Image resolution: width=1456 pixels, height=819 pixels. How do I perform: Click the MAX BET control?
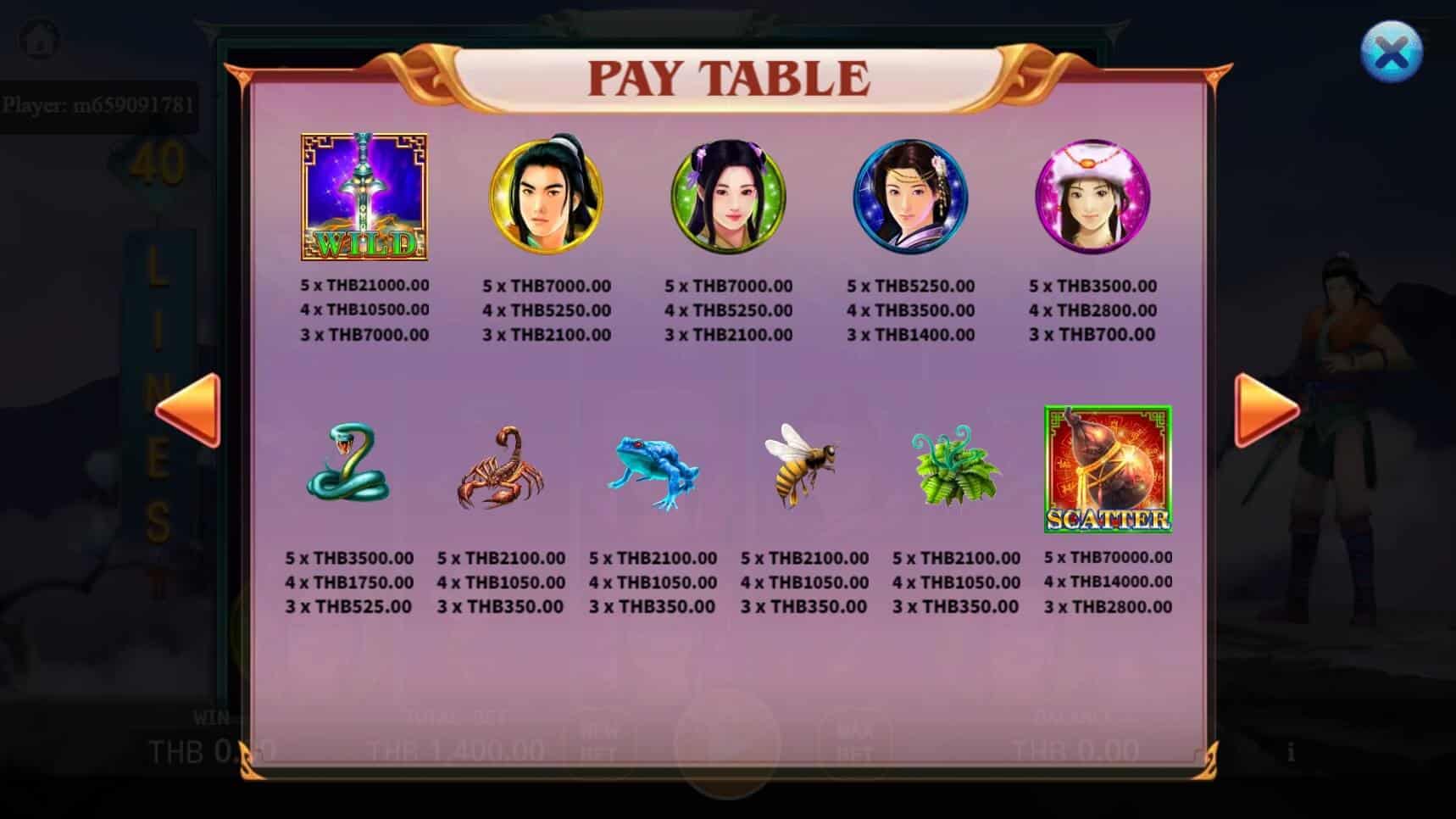[856, 742]
